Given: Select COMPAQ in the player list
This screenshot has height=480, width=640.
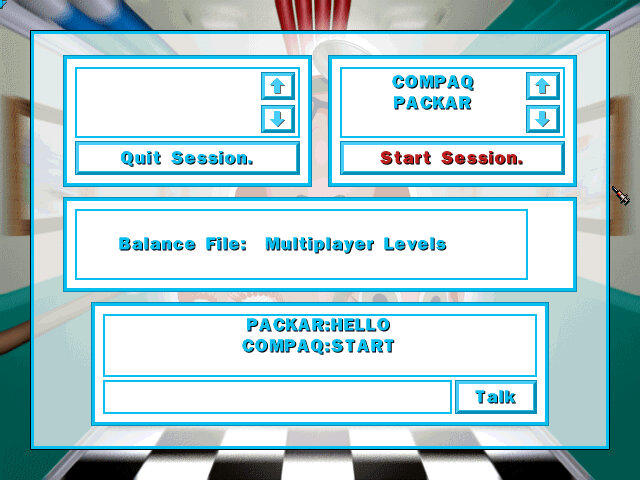Looking at the screenshot, I should 433,83.
